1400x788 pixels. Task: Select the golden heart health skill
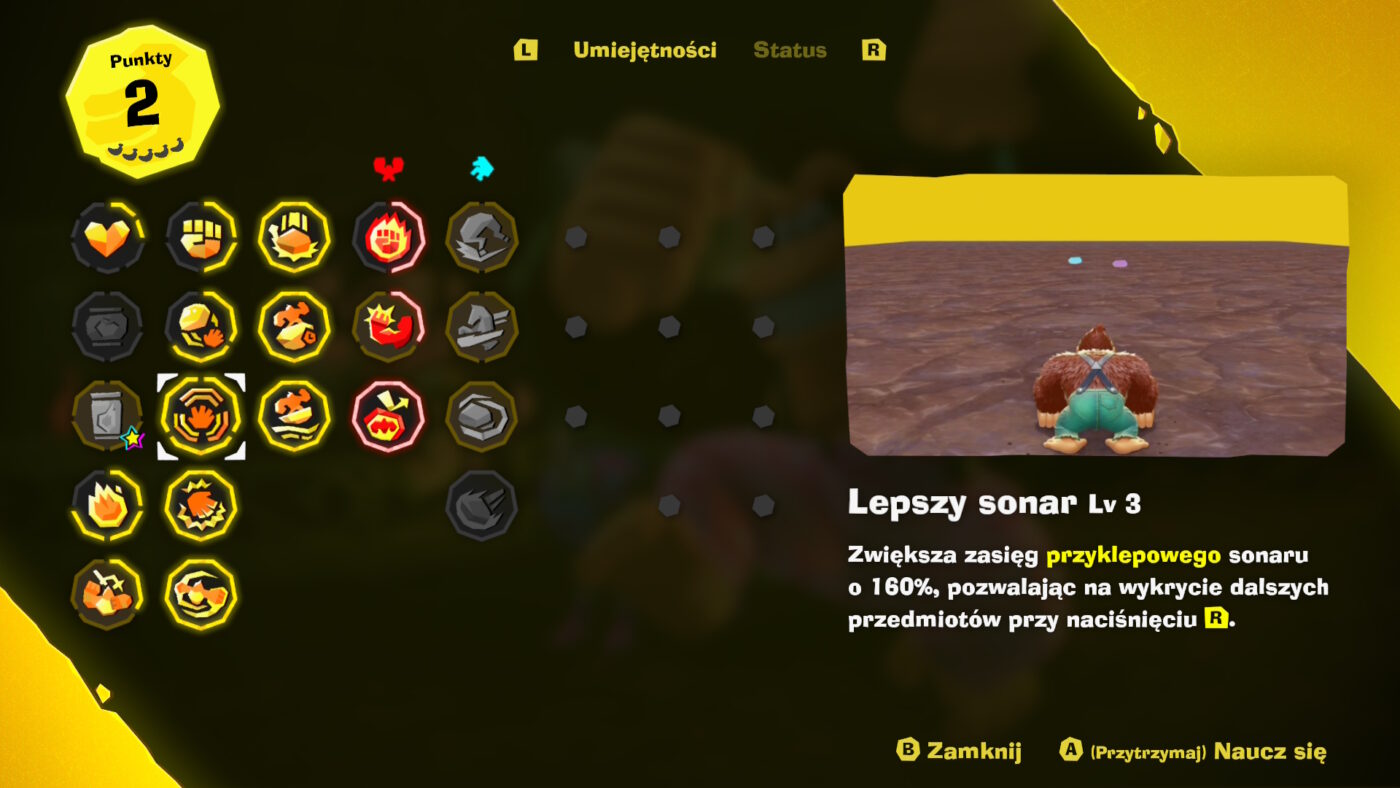(107, 237)
